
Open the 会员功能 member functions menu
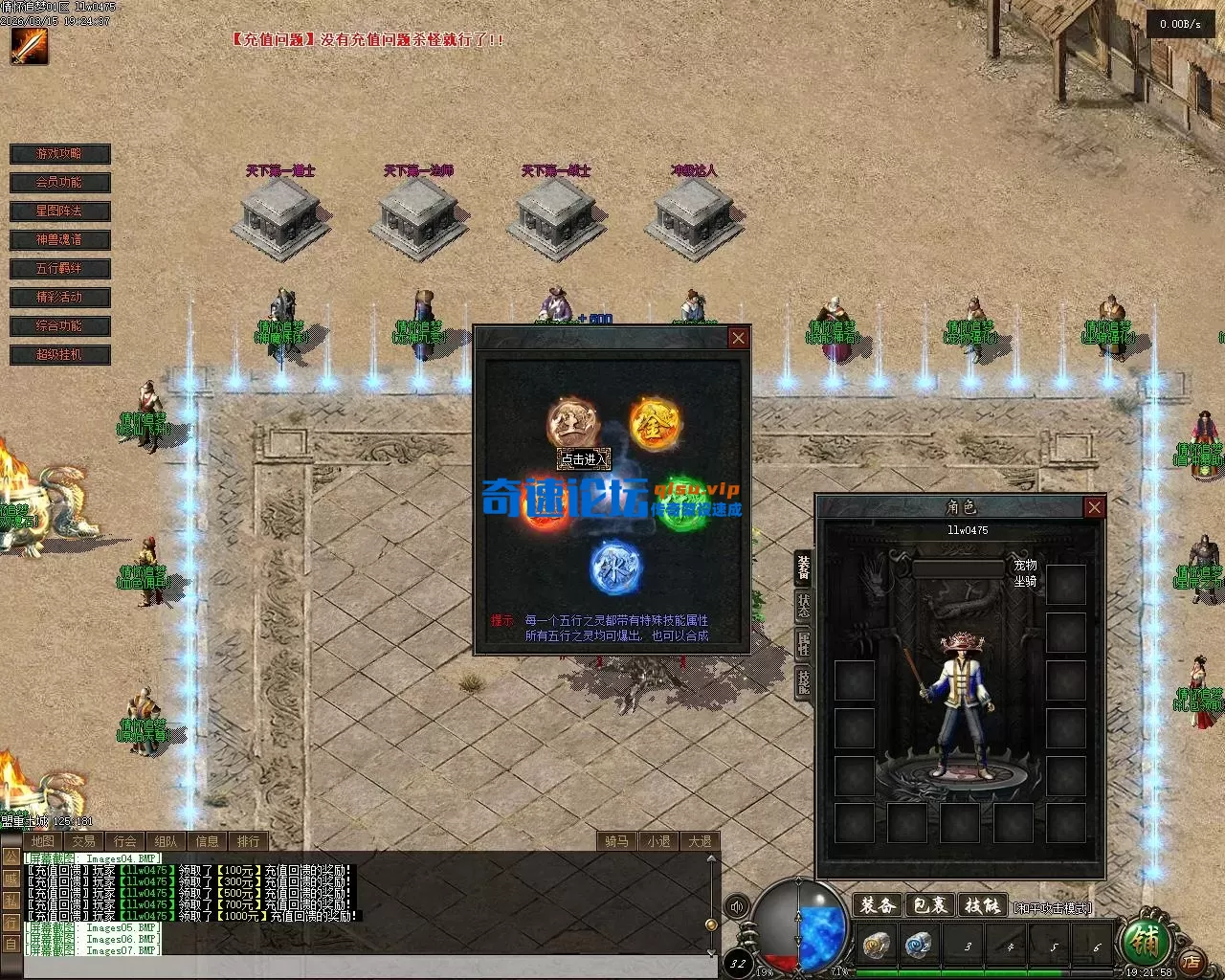(x=59, y=183)
